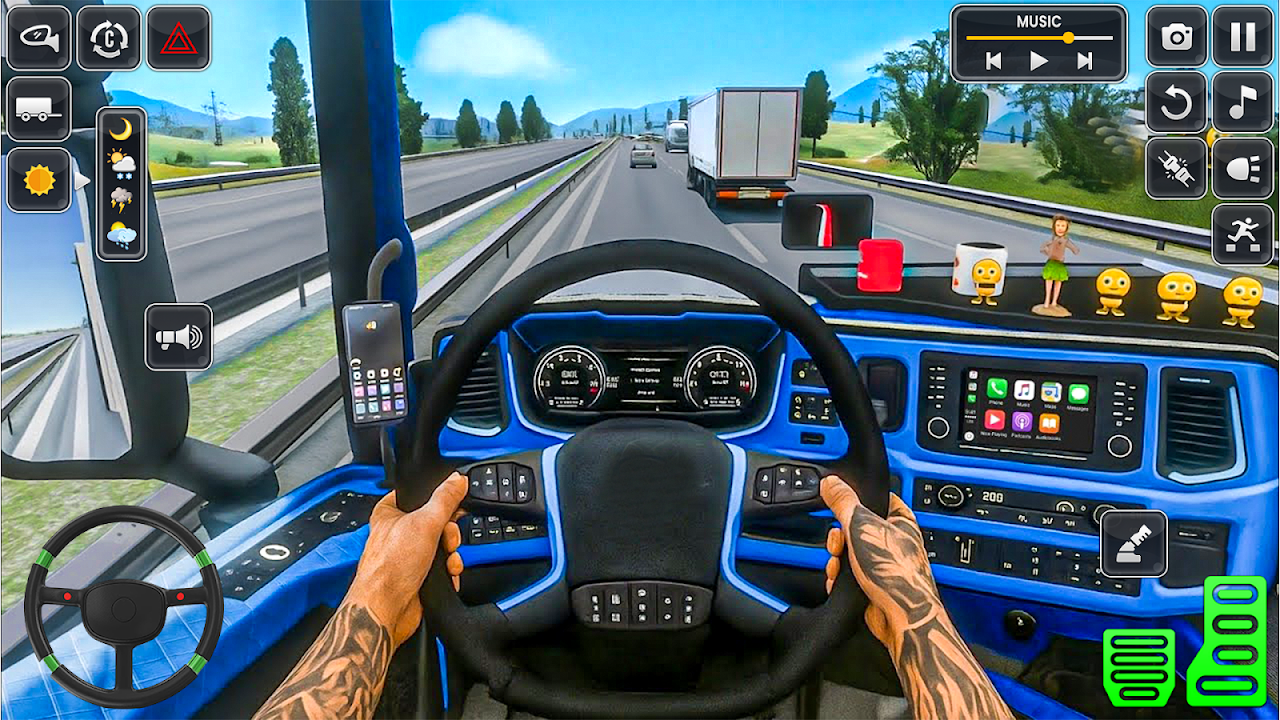
Task: Switch camera with the circular C button
Action: tap(109, 38)
